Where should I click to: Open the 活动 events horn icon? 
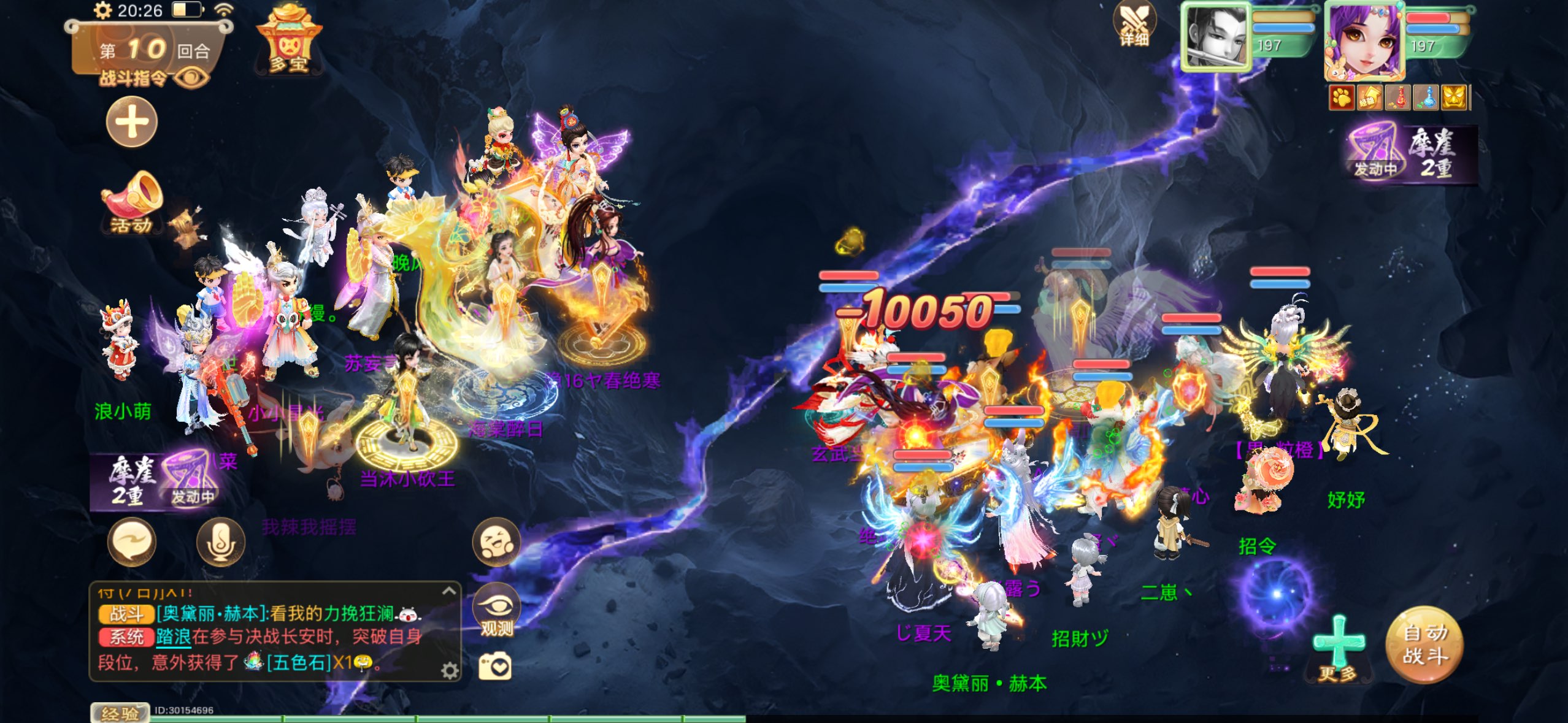133,204
